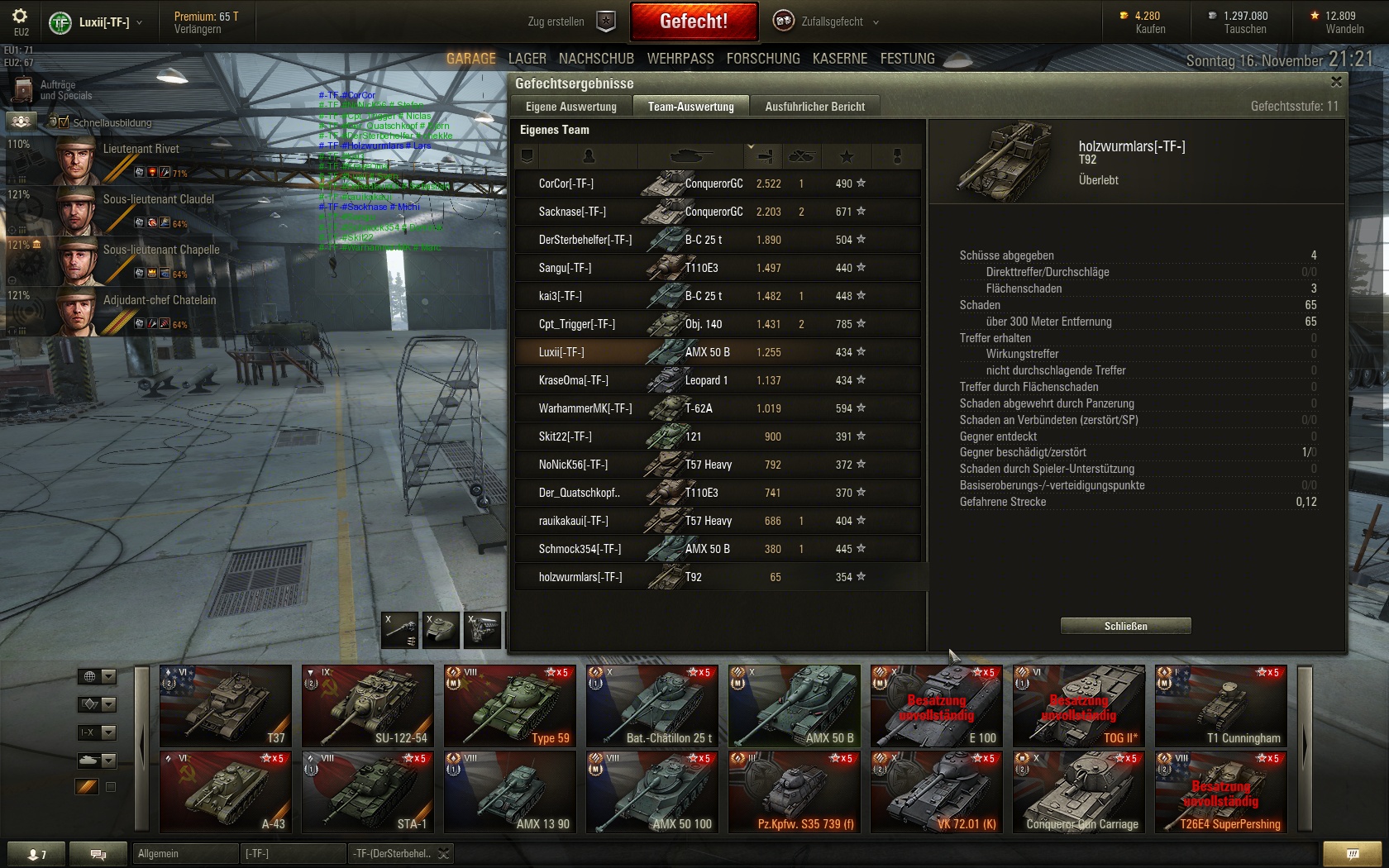Open crew member Lieutenant Rivet
Image resolution: width=1389 pixels, height=868 pixels.
point(124,159)
